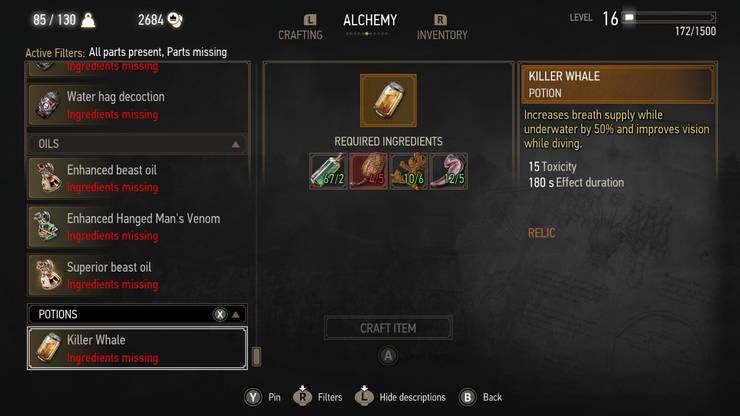The image size is (740, 416).
Task: Click the Craft Item button
Action: [x=388, y=328]
